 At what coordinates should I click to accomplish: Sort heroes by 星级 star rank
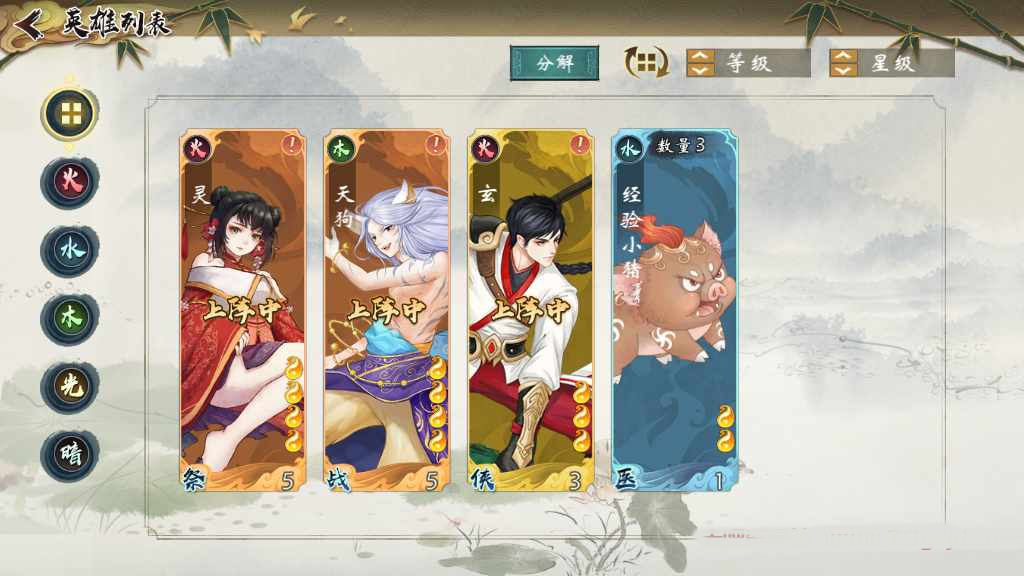891,63
